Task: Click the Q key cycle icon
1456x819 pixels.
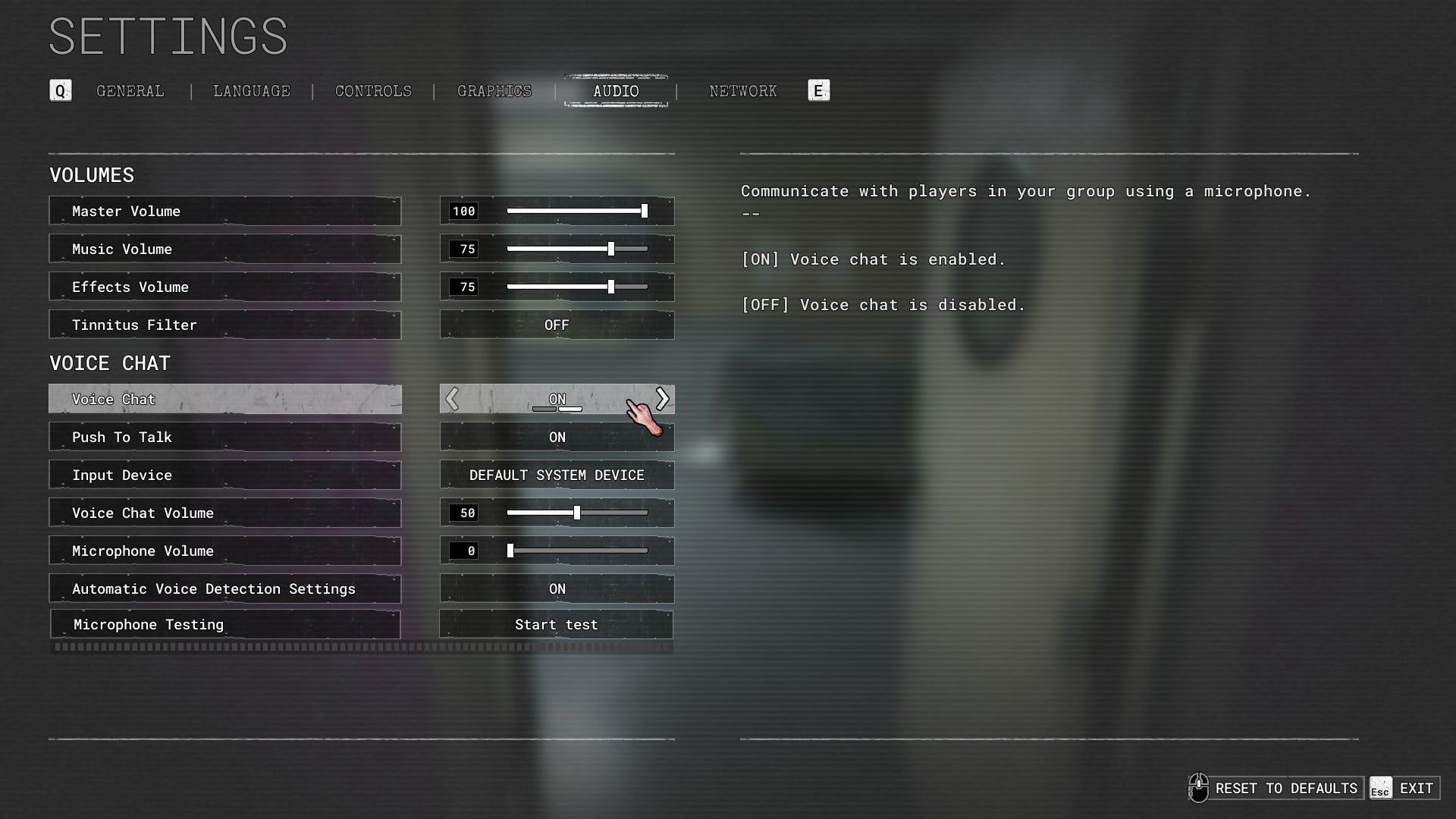Action: click(60, 90)
